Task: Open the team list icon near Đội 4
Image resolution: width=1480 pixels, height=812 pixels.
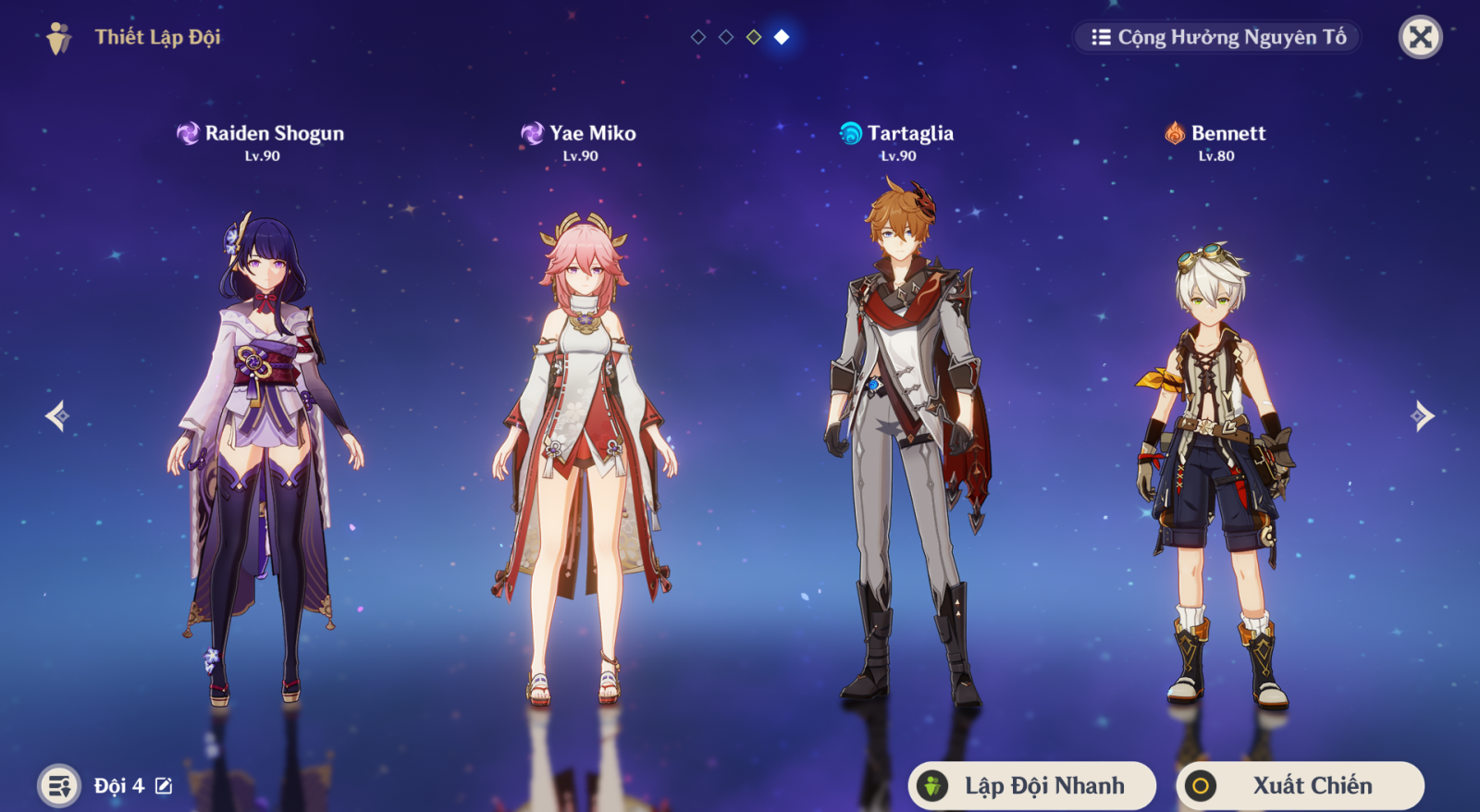Action: click(x=58, y=785)
